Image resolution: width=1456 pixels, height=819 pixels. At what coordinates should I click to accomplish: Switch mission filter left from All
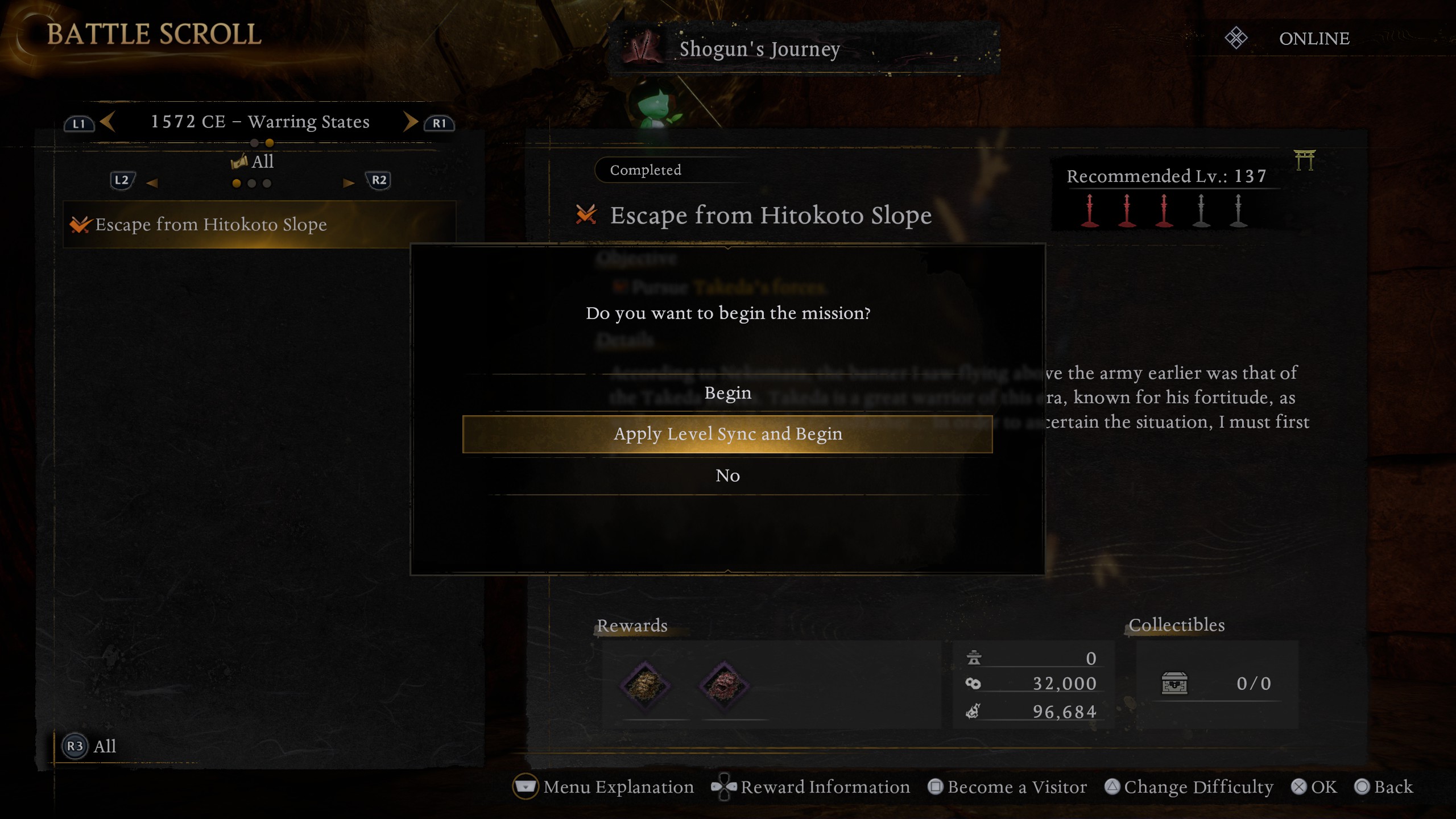point(152,183)
